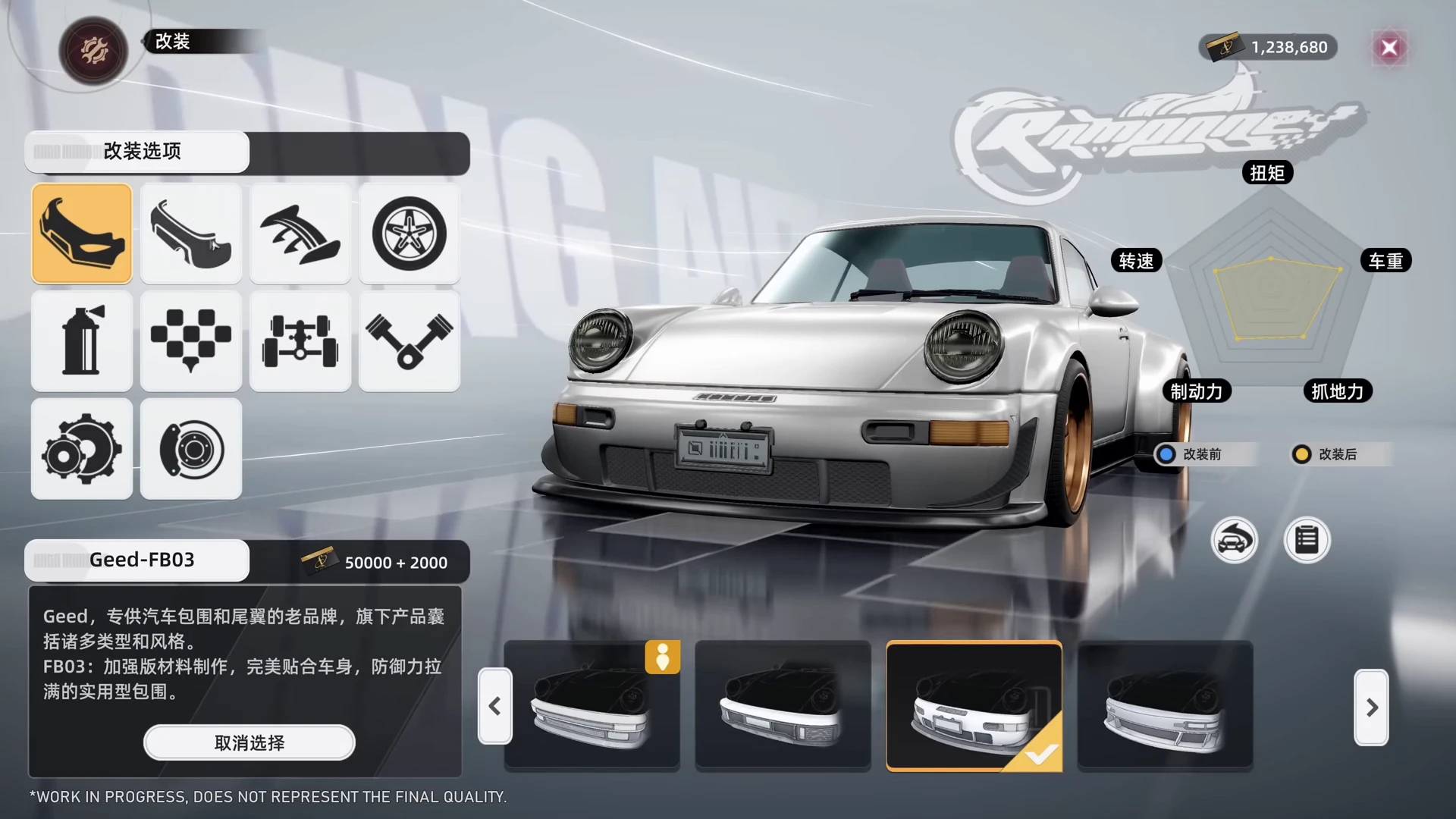Click the 取消选择 button
The width and height of the screenshot is (1456, 819).
249,742
